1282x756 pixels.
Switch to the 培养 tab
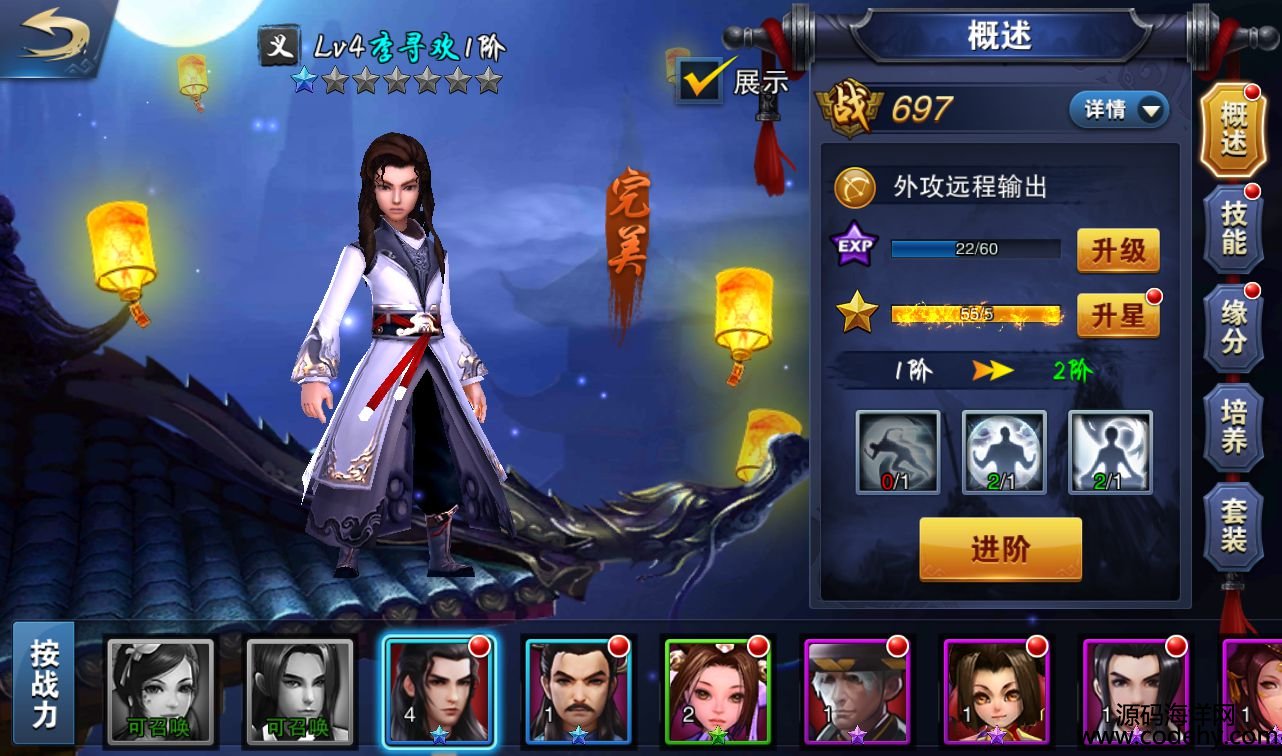tap(1234, 427)
